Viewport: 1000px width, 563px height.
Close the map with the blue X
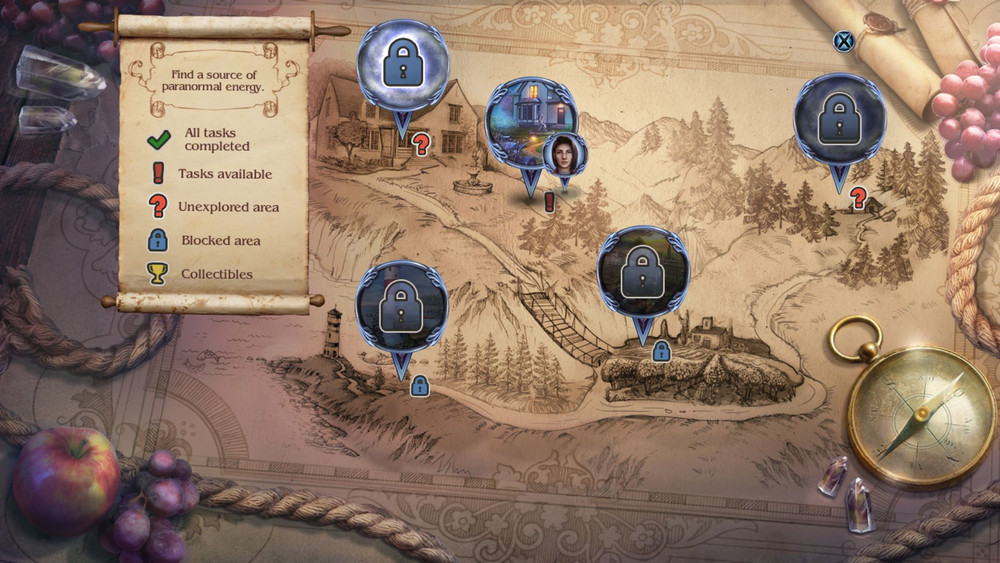[x=844, y=41]
